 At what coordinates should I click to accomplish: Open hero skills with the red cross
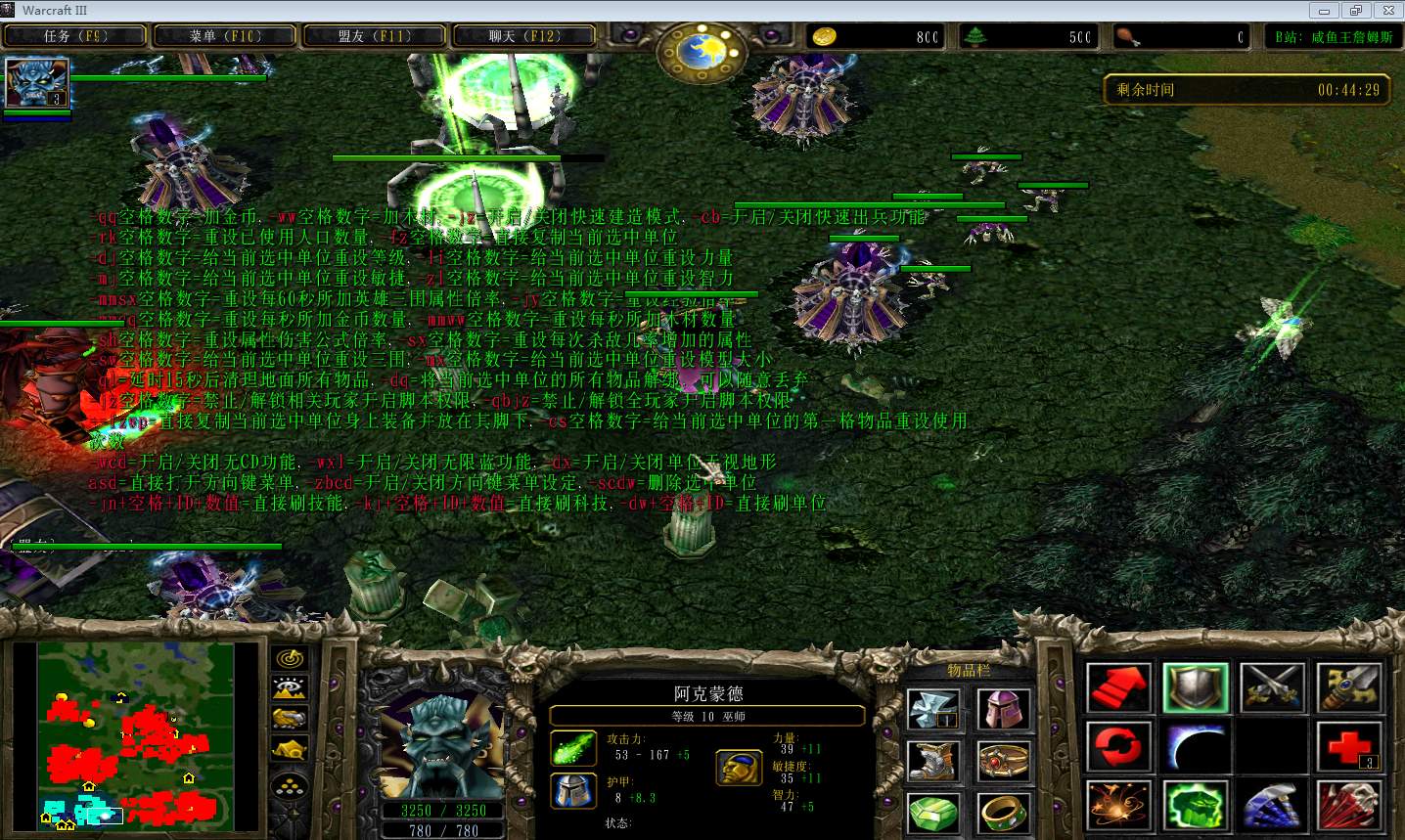click(x=1348, y=748)
